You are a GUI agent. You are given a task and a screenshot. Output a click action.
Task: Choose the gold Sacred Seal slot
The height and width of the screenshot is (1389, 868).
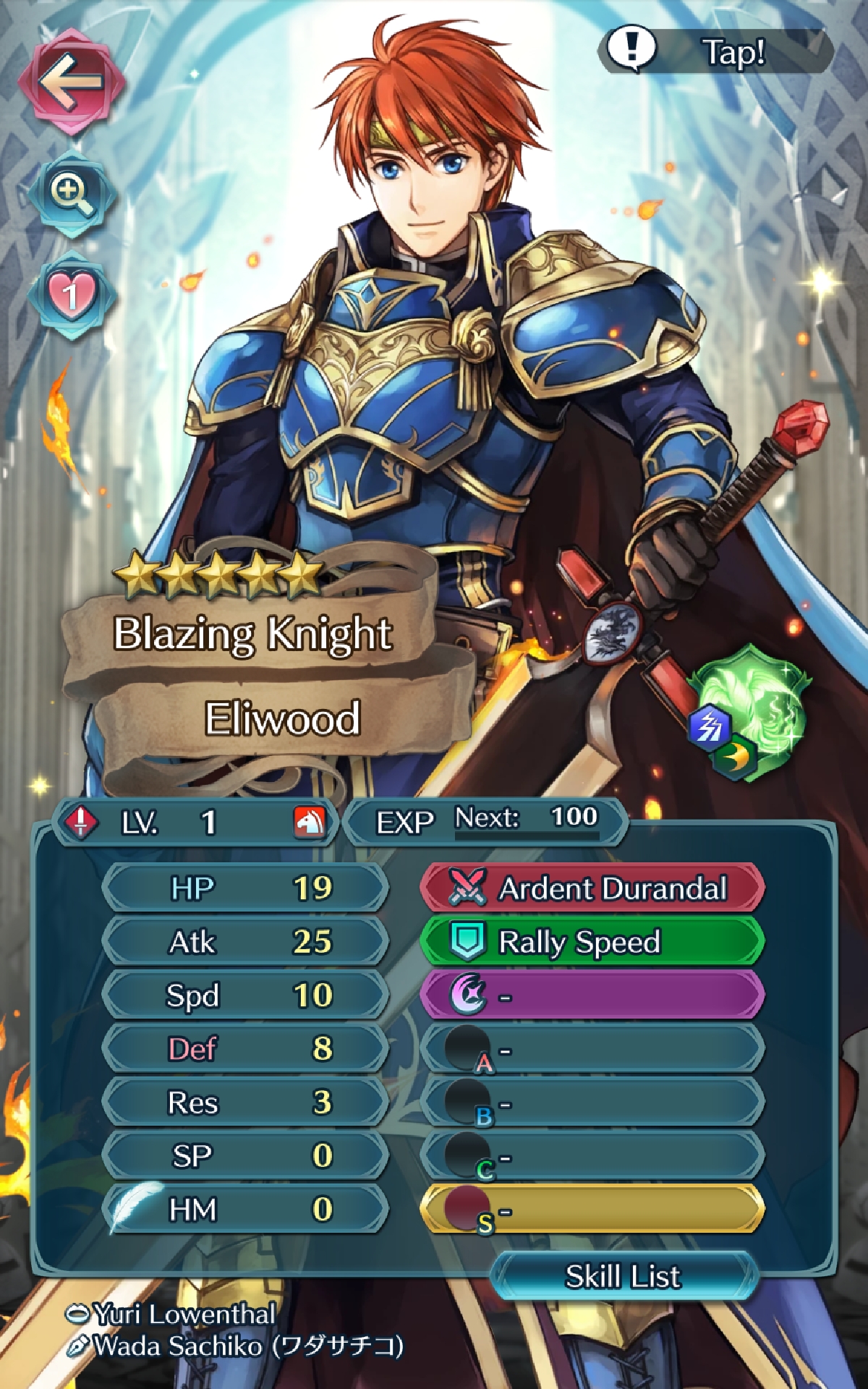(592, 1210)
